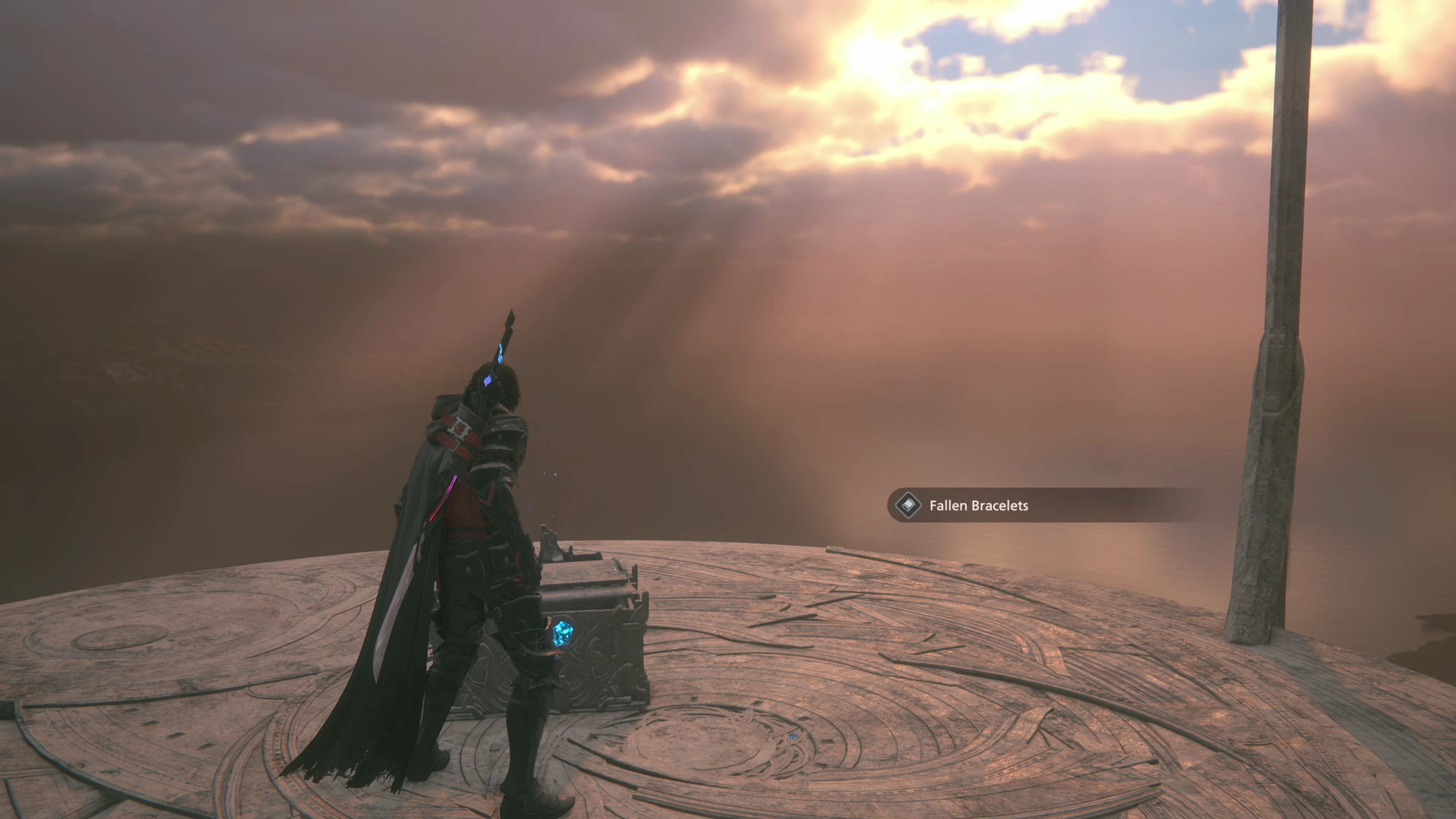Select the Fallen Bracelets item notification
The width and height of the screenshot is (1456, 819).
point(978,506)
